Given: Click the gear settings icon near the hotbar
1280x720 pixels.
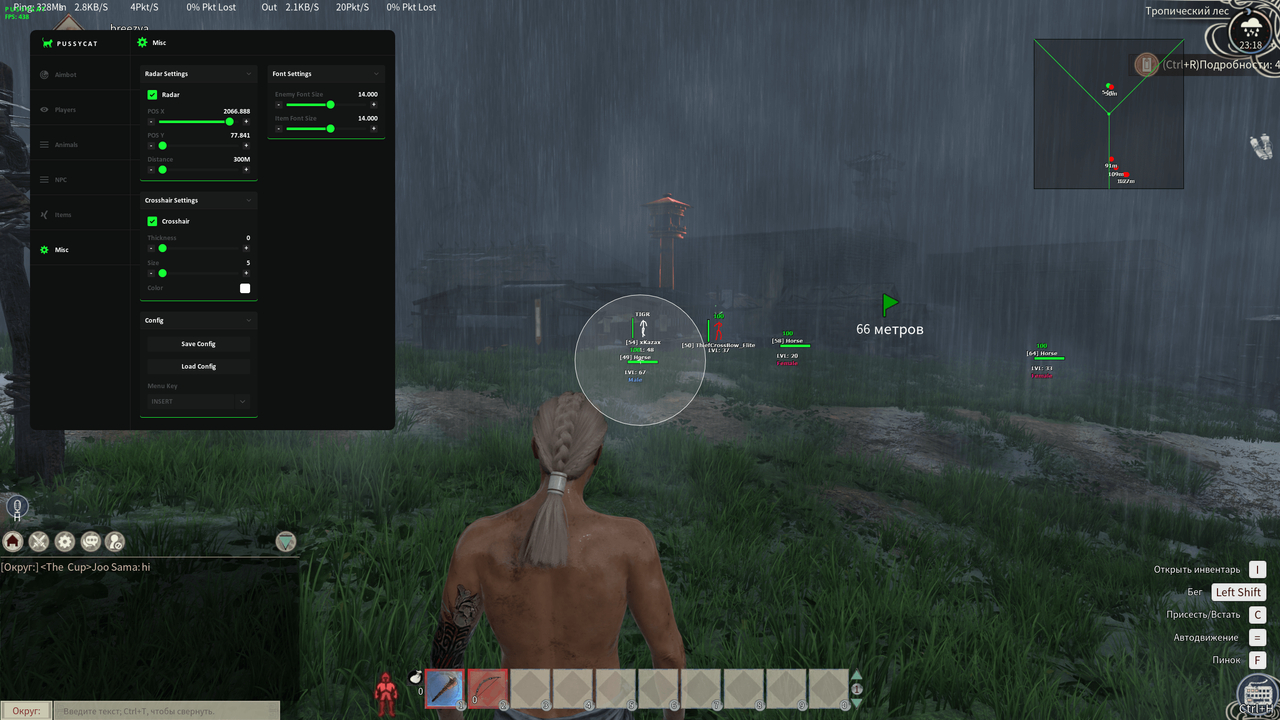Looking at the screenshot, I should (64, 541).
